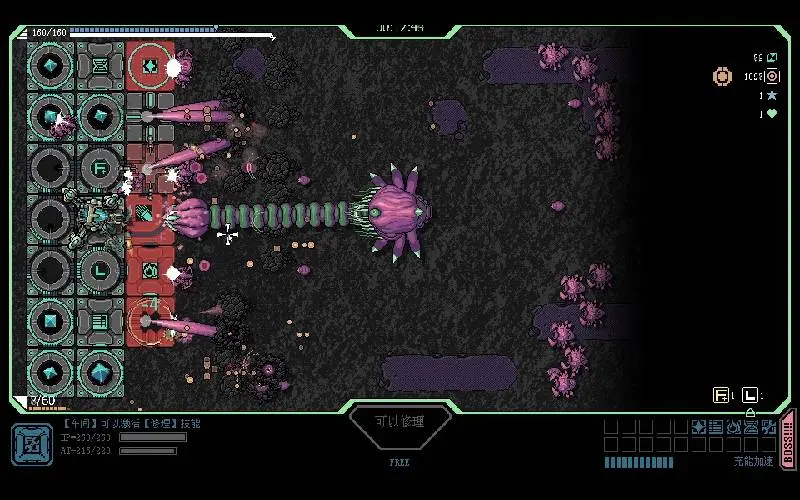Click the orange chip icon
Screen dimensions: 800x500
[722, 76]
